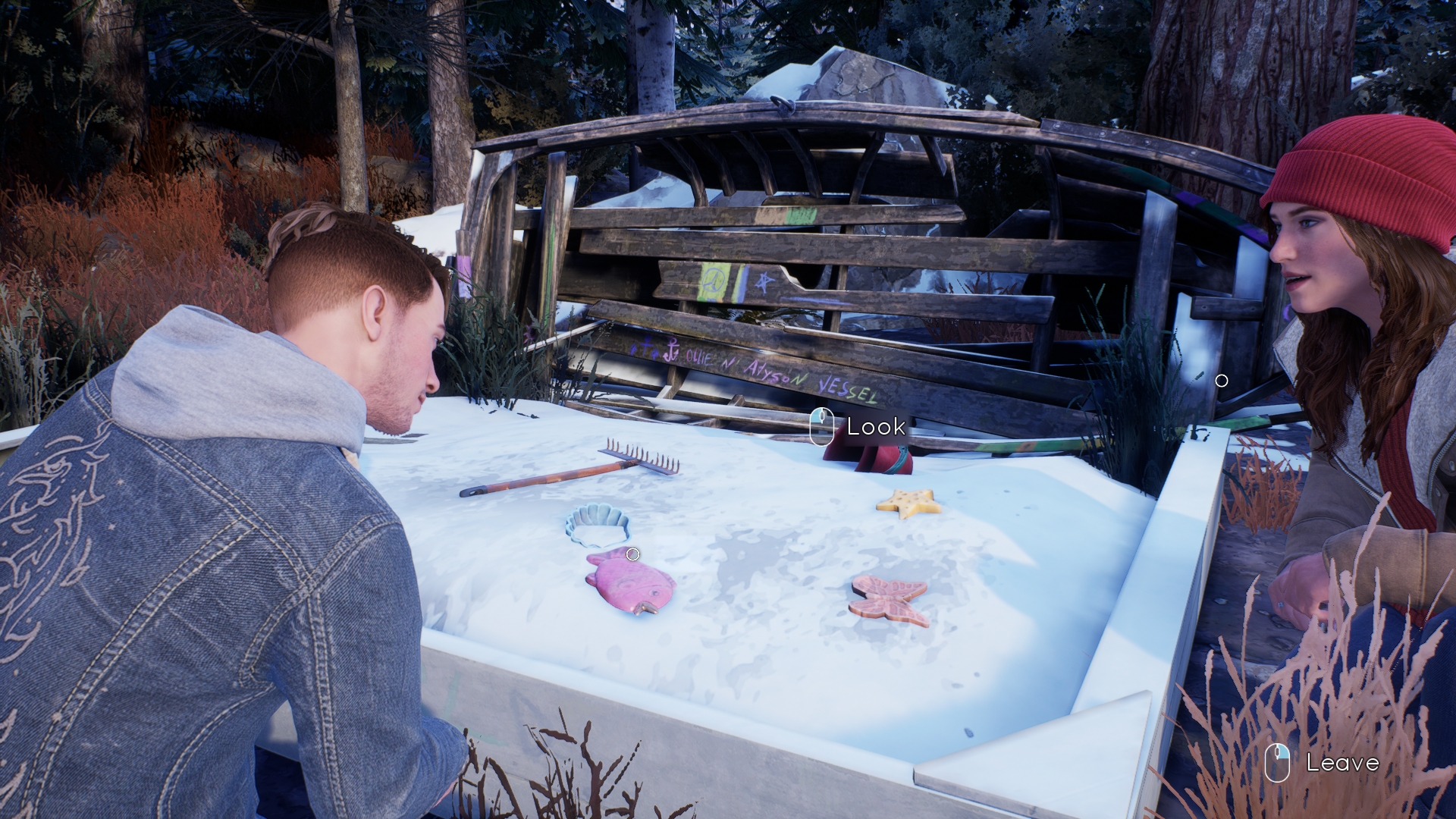Leave the sandbox close-up view
This screenshot has width=1456, height=819.
(x=1323, y=762)
